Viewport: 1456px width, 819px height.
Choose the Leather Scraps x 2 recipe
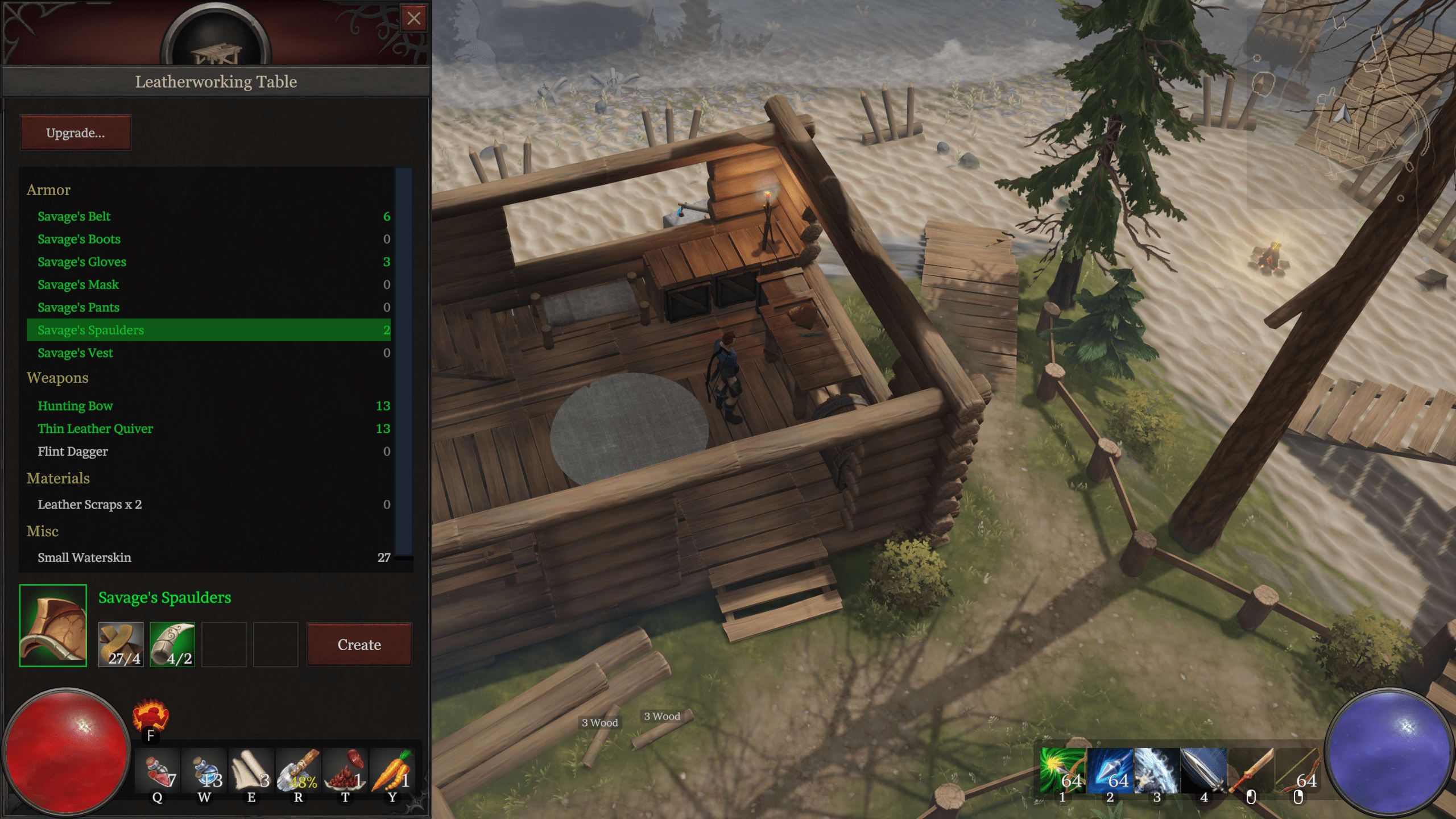89,504
